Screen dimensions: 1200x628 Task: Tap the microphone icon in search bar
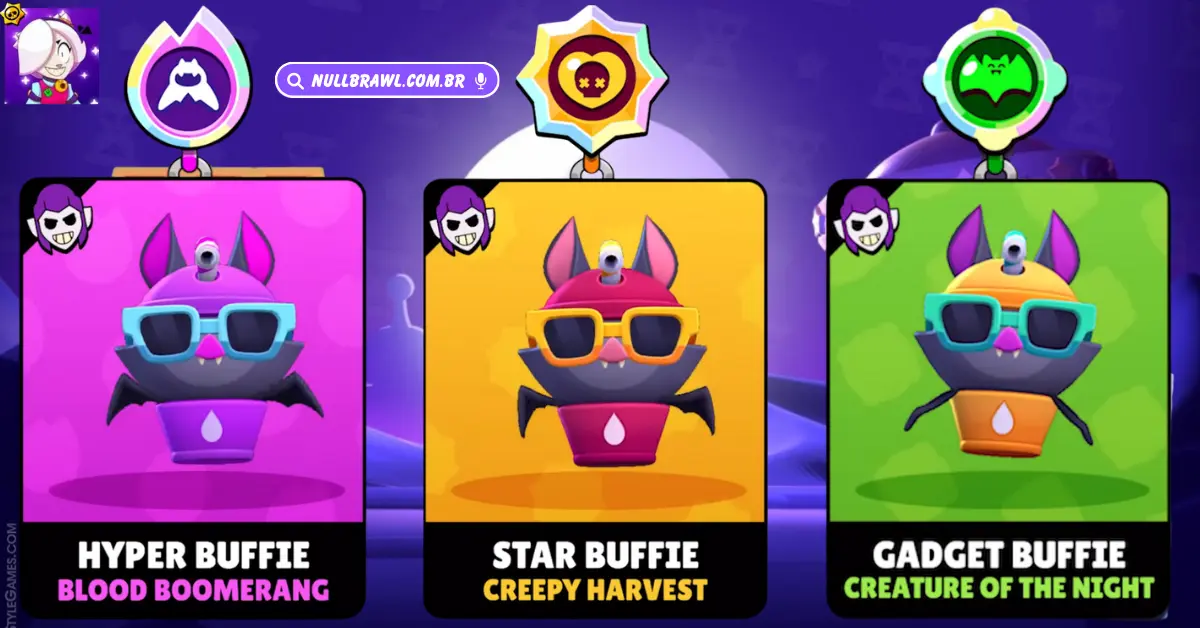pos(481,81)
